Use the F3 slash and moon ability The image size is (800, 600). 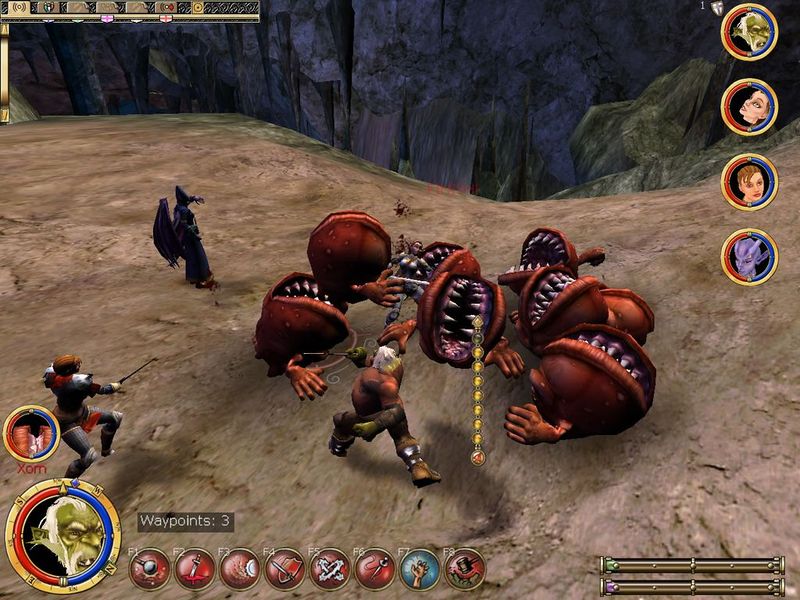pos(240,568)
